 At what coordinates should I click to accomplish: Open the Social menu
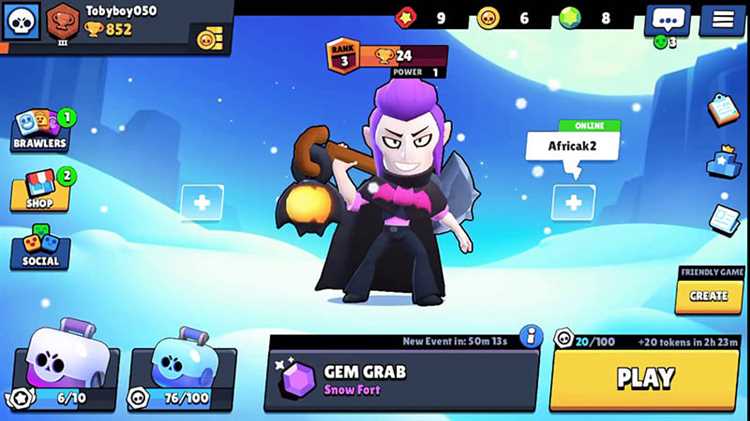pos(40,248)
